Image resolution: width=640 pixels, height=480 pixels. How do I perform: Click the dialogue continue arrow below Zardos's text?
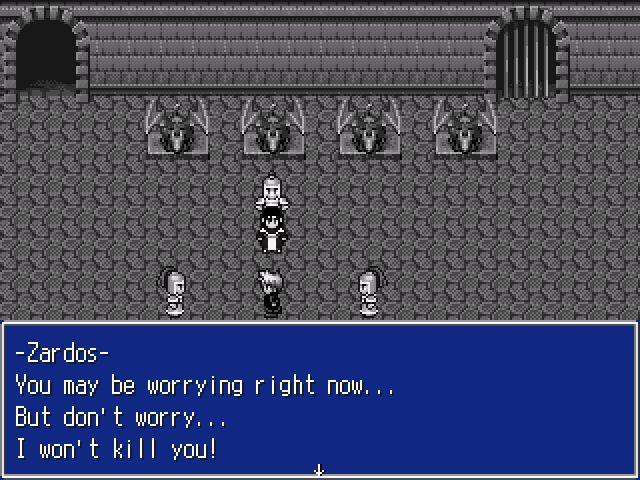coord(319,469)
